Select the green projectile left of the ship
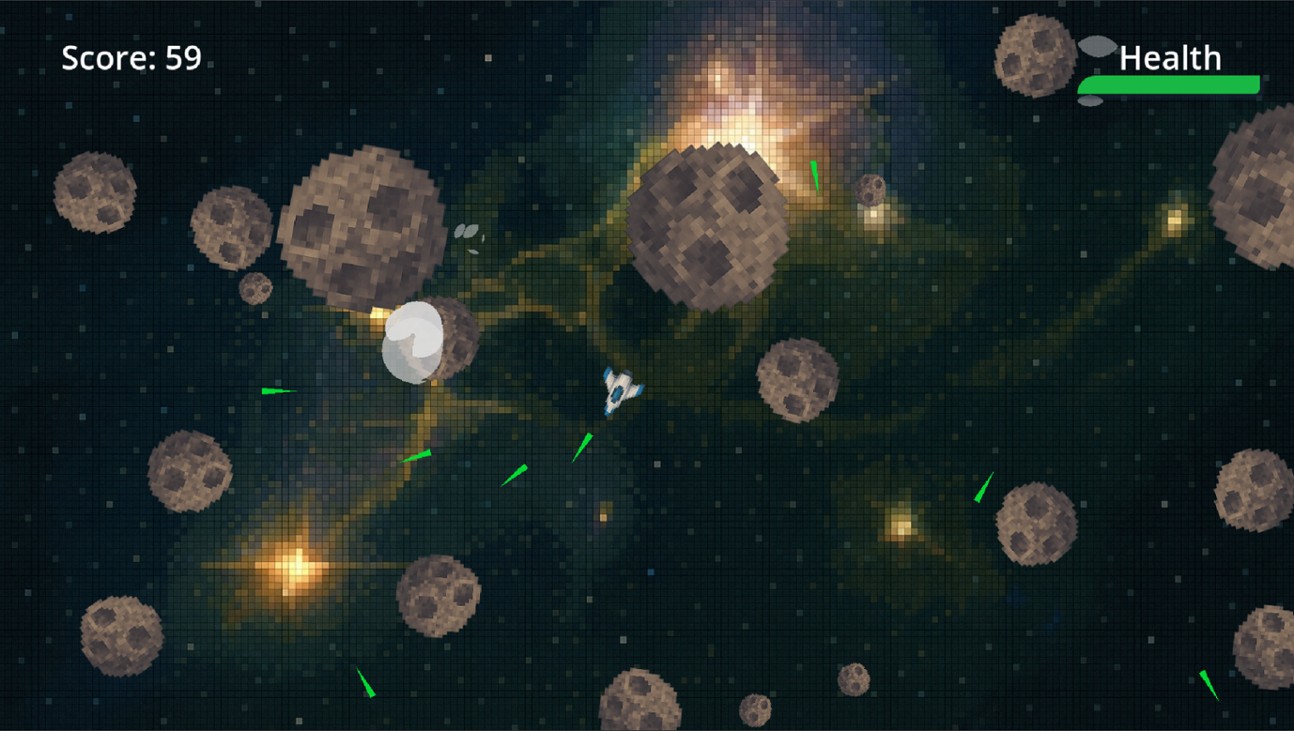 [x=277, y=390]
